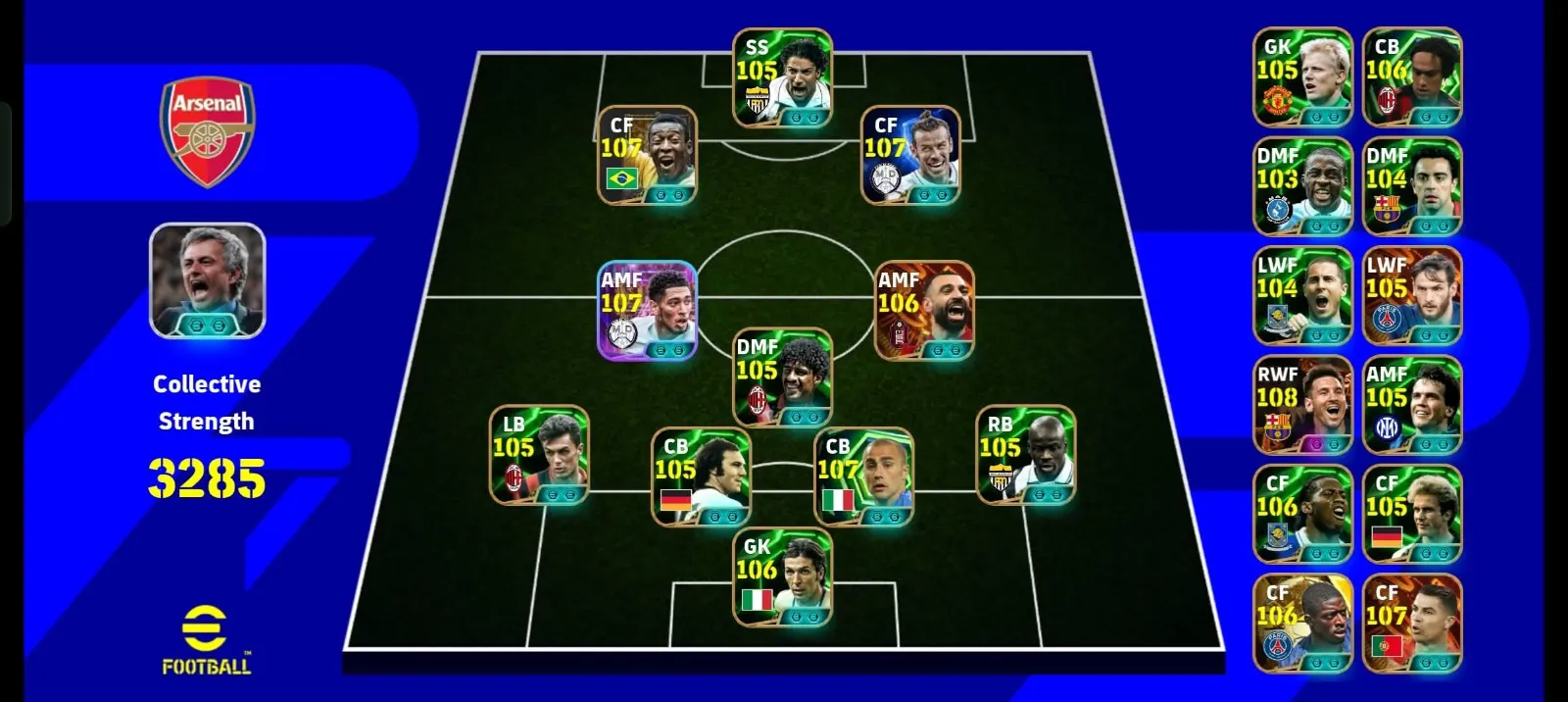Select the GK 106 card with Italian flag

pyautogui.click(x=783, y=577)
